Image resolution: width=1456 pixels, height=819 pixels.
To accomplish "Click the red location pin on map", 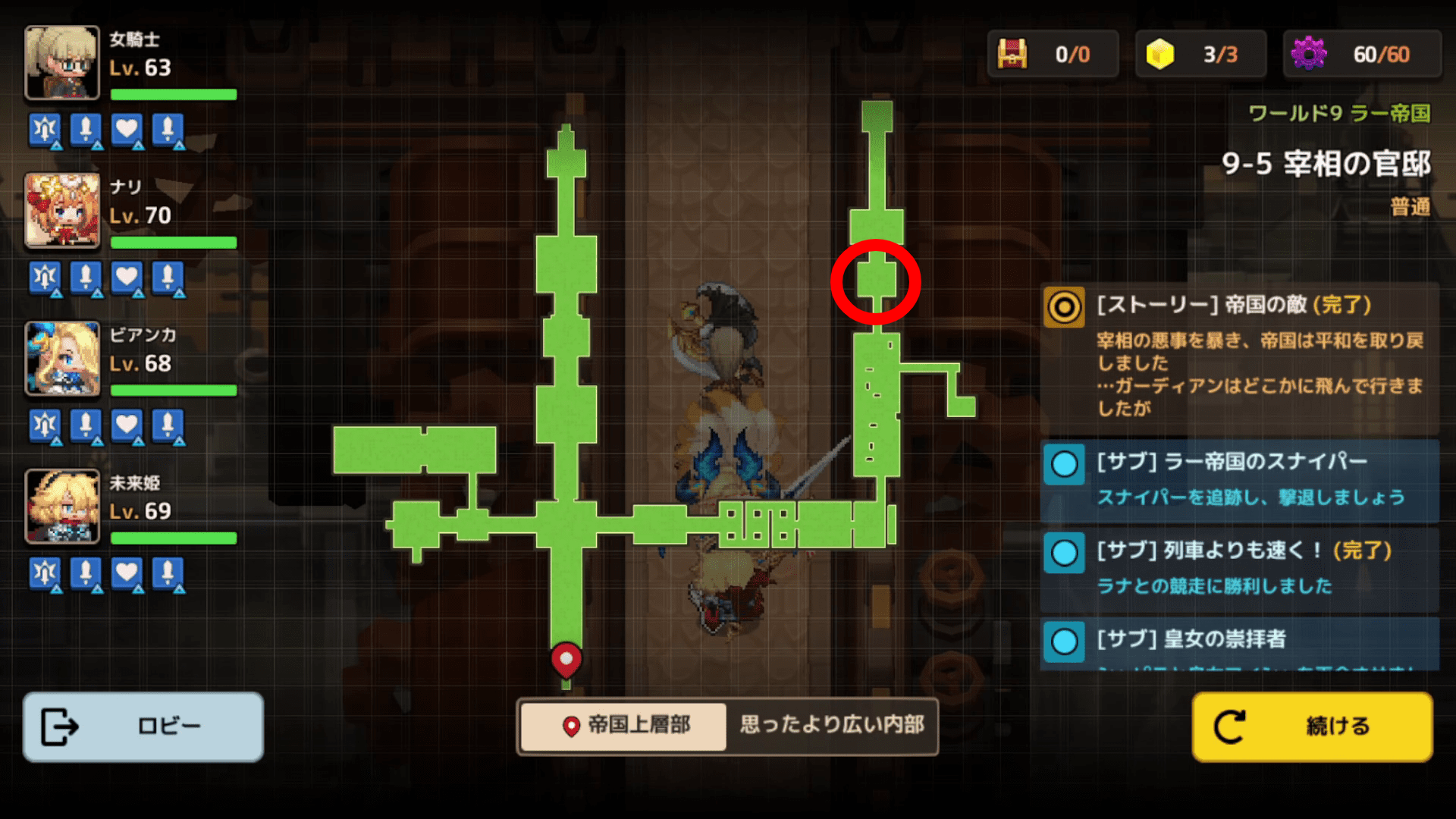I will click(x=566, y=659).
